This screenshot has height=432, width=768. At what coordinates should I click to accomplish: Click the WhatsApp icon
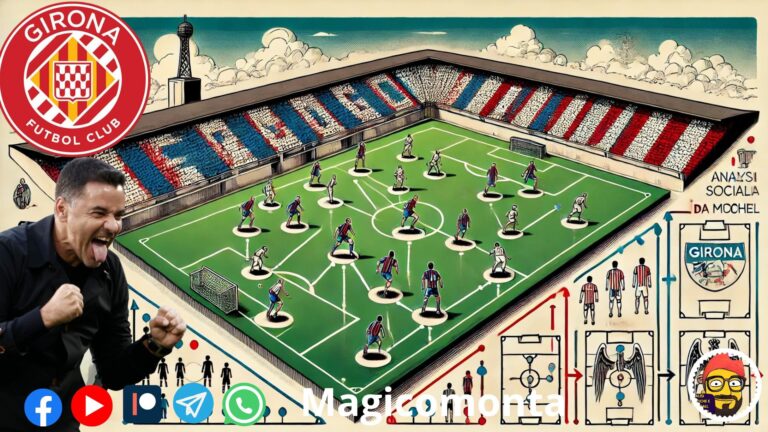244,405
